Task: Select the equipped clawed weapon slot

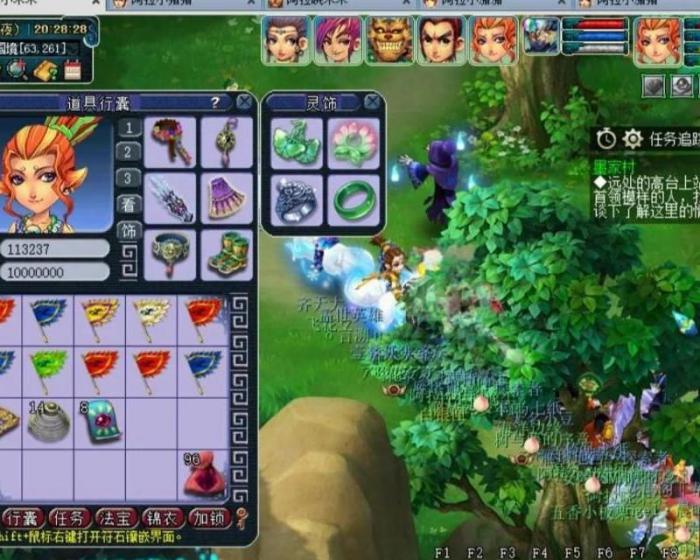Action: pyautogui.click(x=169, y=198)
